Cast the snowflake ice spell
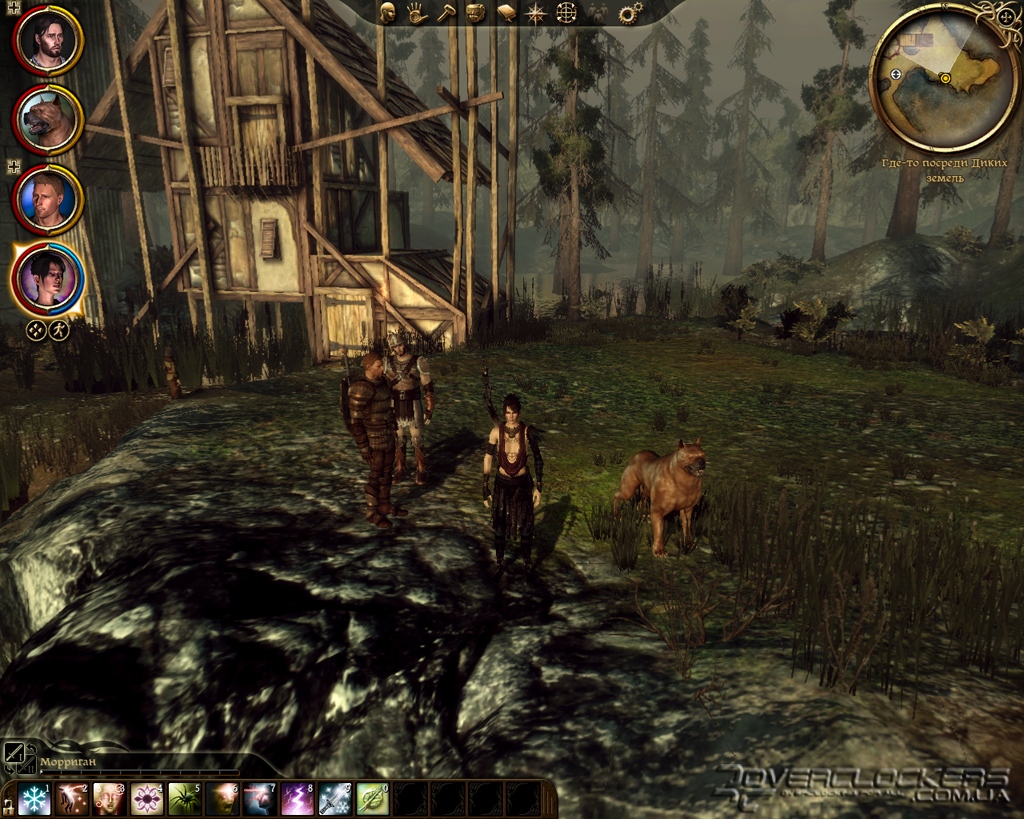 tap(34, 798)
